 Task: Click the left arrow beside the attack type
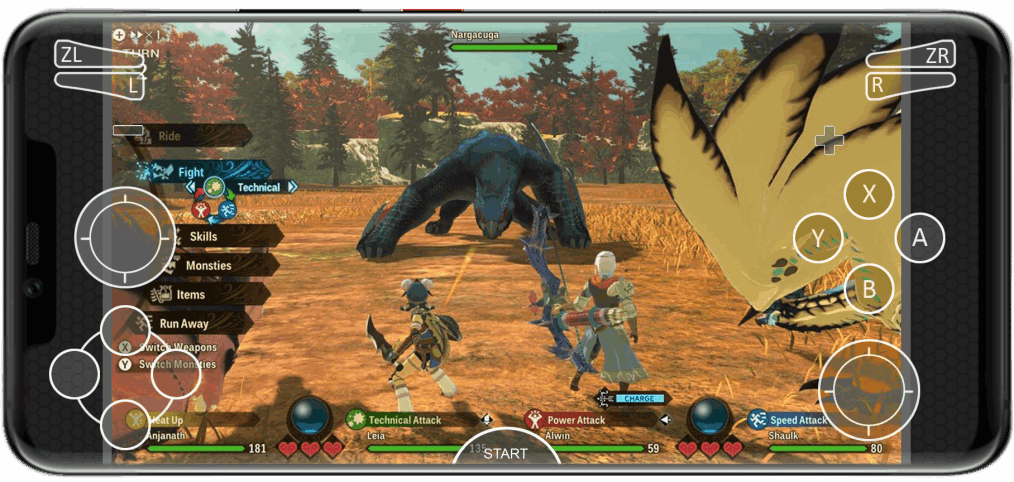point(190,187)
